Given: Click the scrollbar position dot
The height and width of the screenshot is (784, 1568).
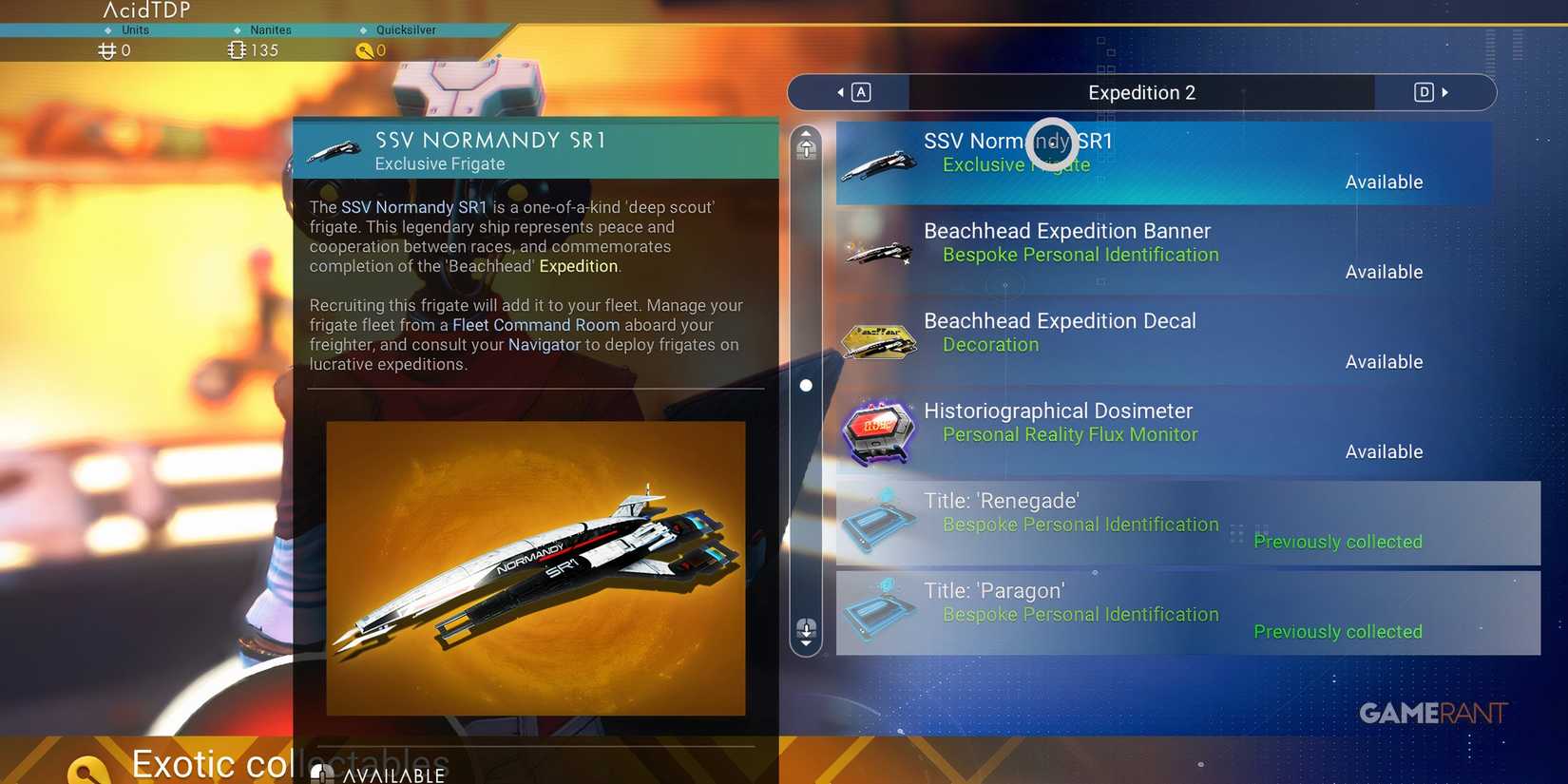Looking at the screenshot, I should coord(805,385).
